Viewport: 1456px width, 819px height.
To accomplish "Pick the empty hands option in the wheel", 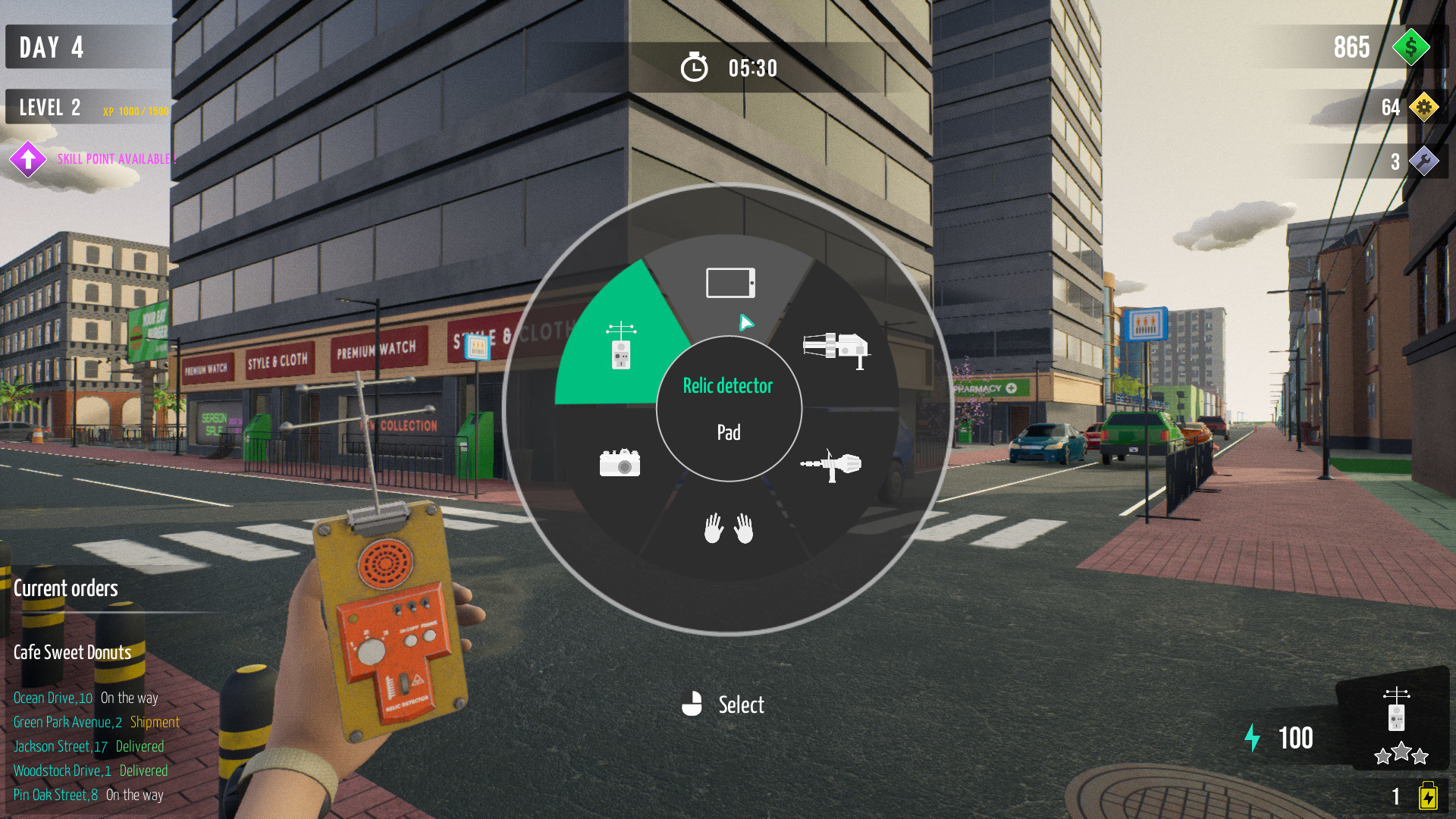I will (x=729, y=529).
